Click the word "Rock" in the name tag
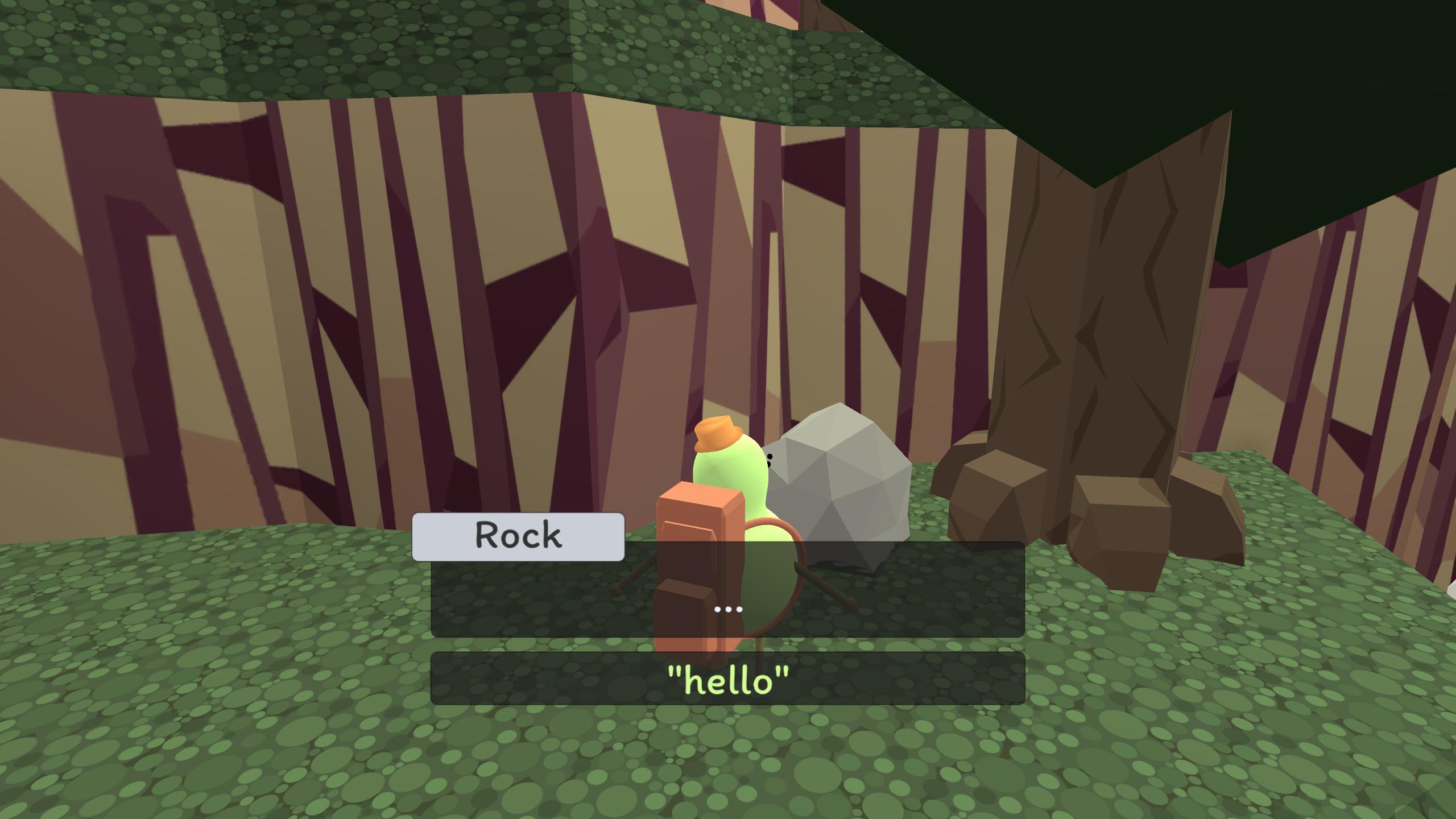The height and width of the screenshot is (819, 1456). [x=518, y=535]
